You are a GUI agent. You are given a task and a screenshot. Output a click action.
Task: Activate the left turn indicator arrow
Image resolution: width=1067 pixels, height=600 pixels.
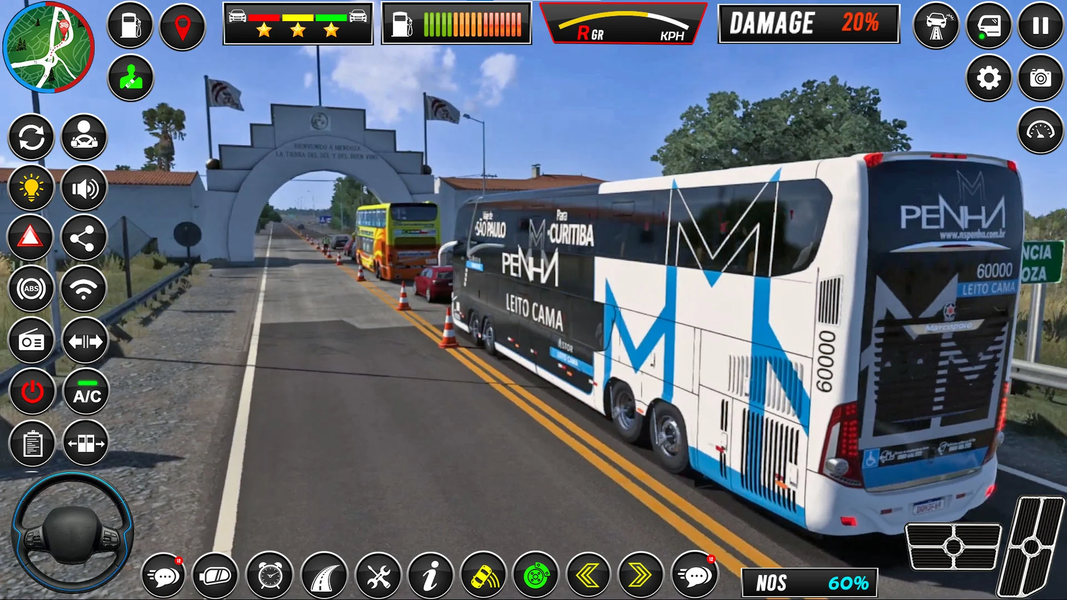[x=588, y=575]
